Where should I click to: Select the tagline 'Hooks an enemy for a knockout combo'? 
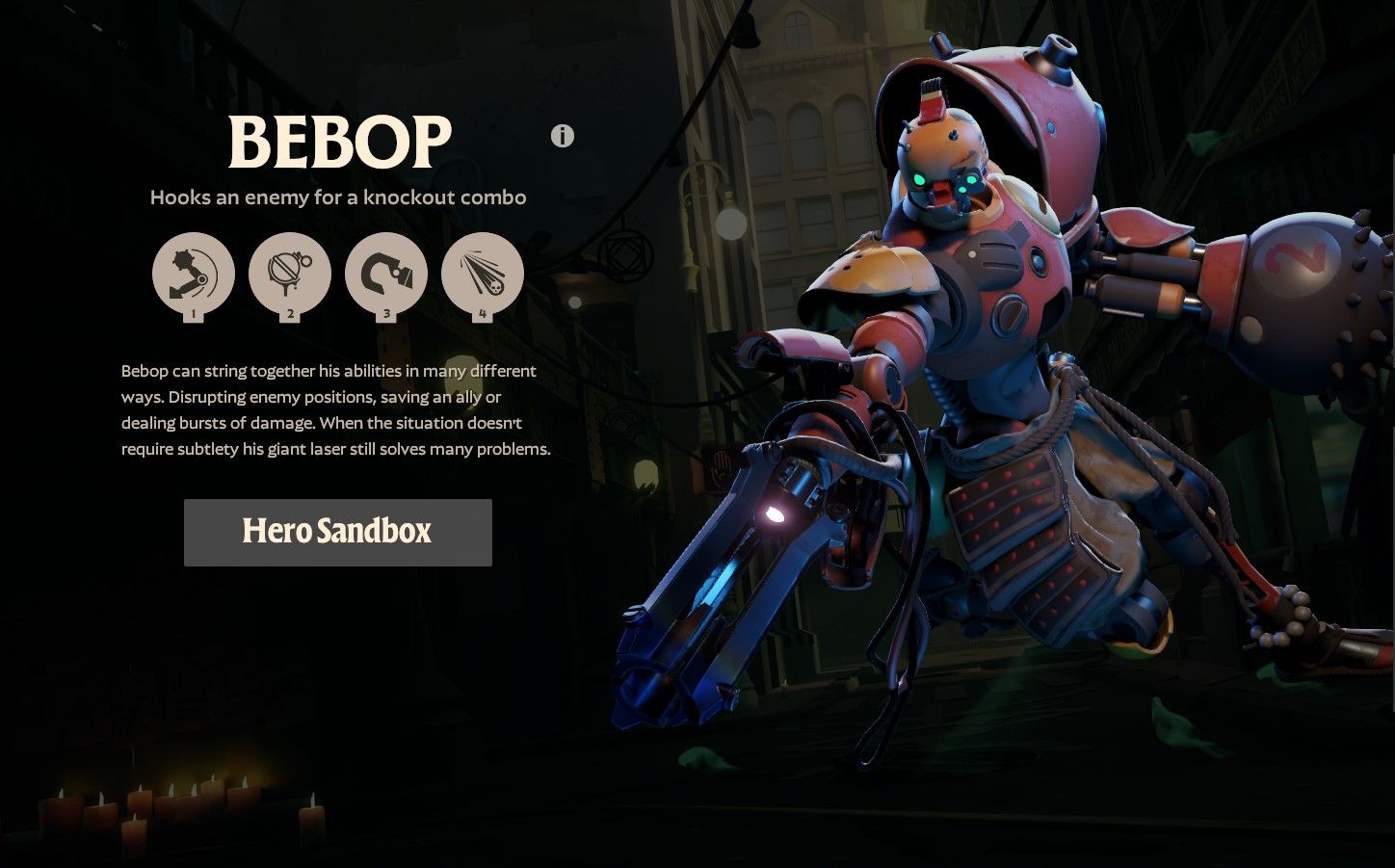(338, 197)
